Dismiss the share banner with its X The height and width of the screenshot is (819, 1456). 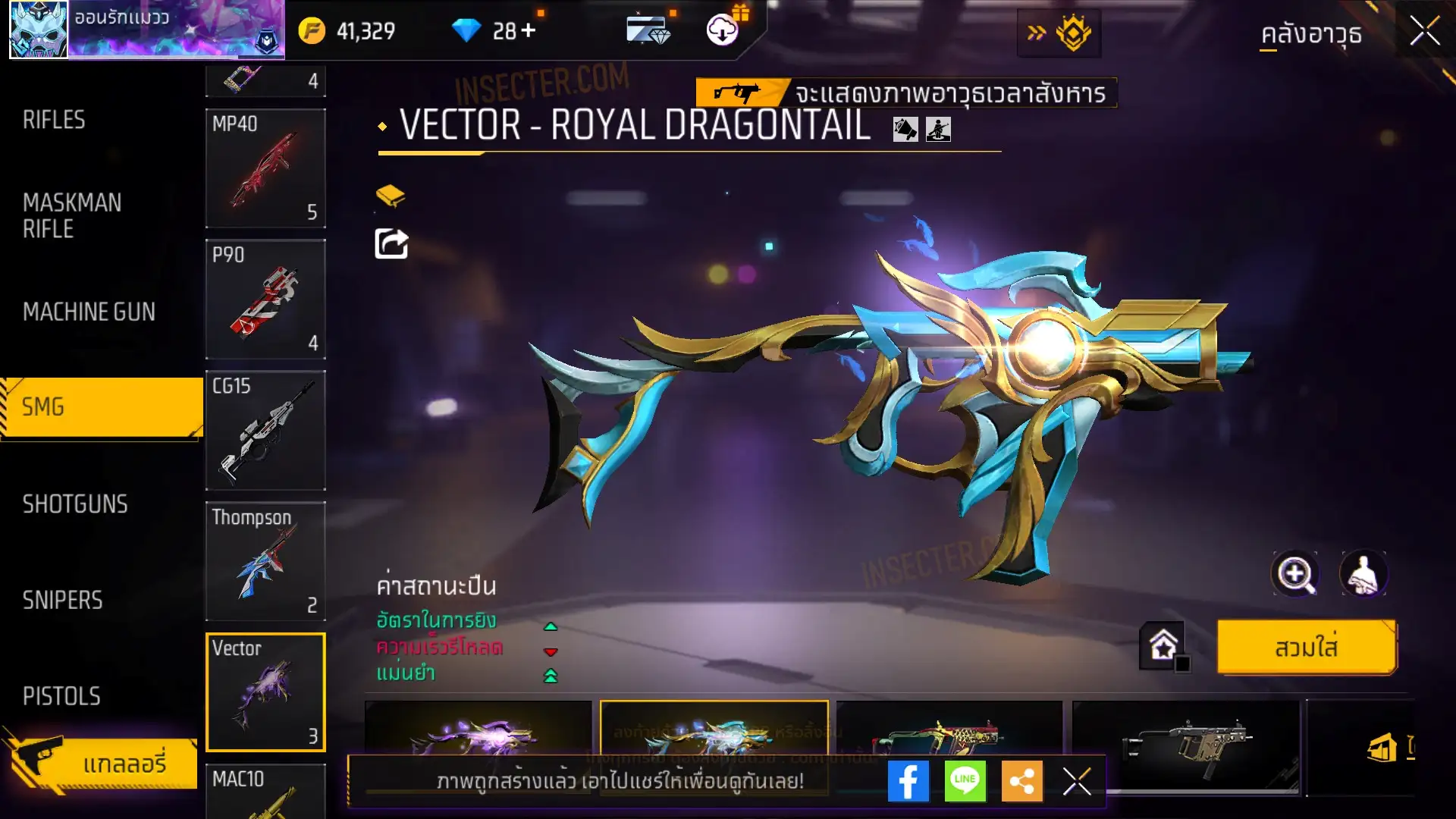[1077, 781]
